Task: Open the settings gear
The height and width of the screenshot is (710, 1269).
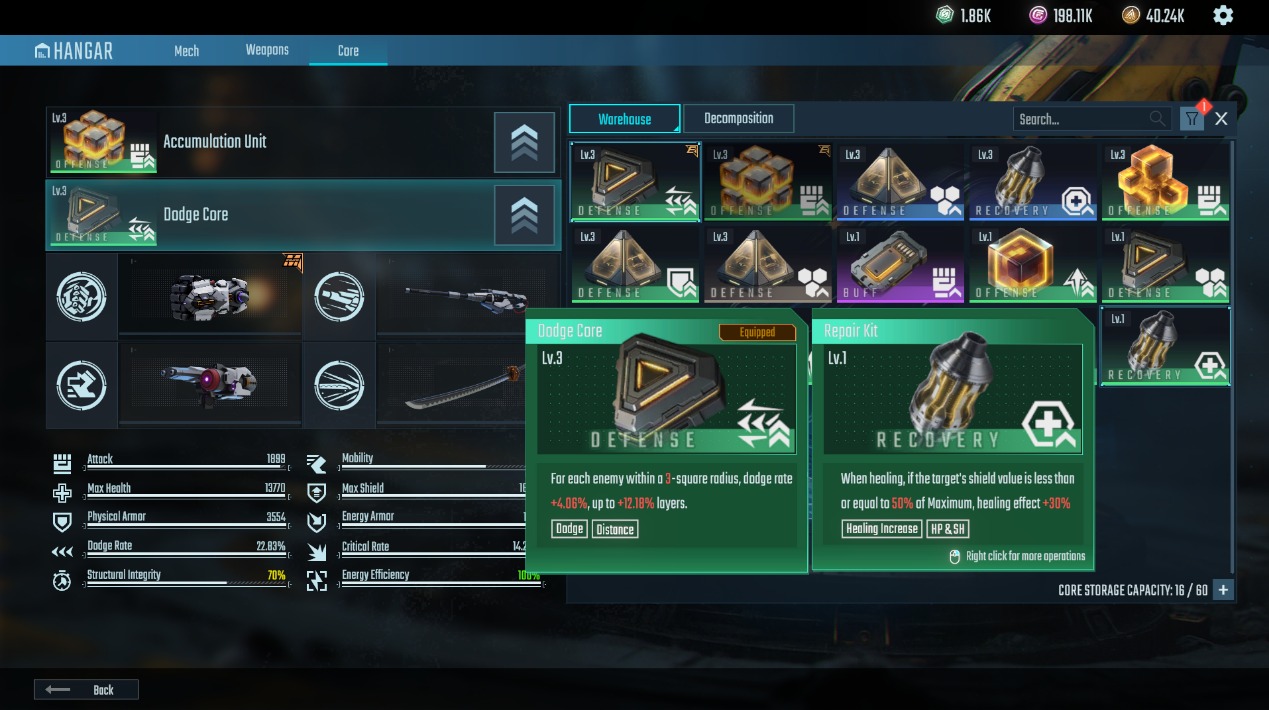Action: [x=1223, y=15]
